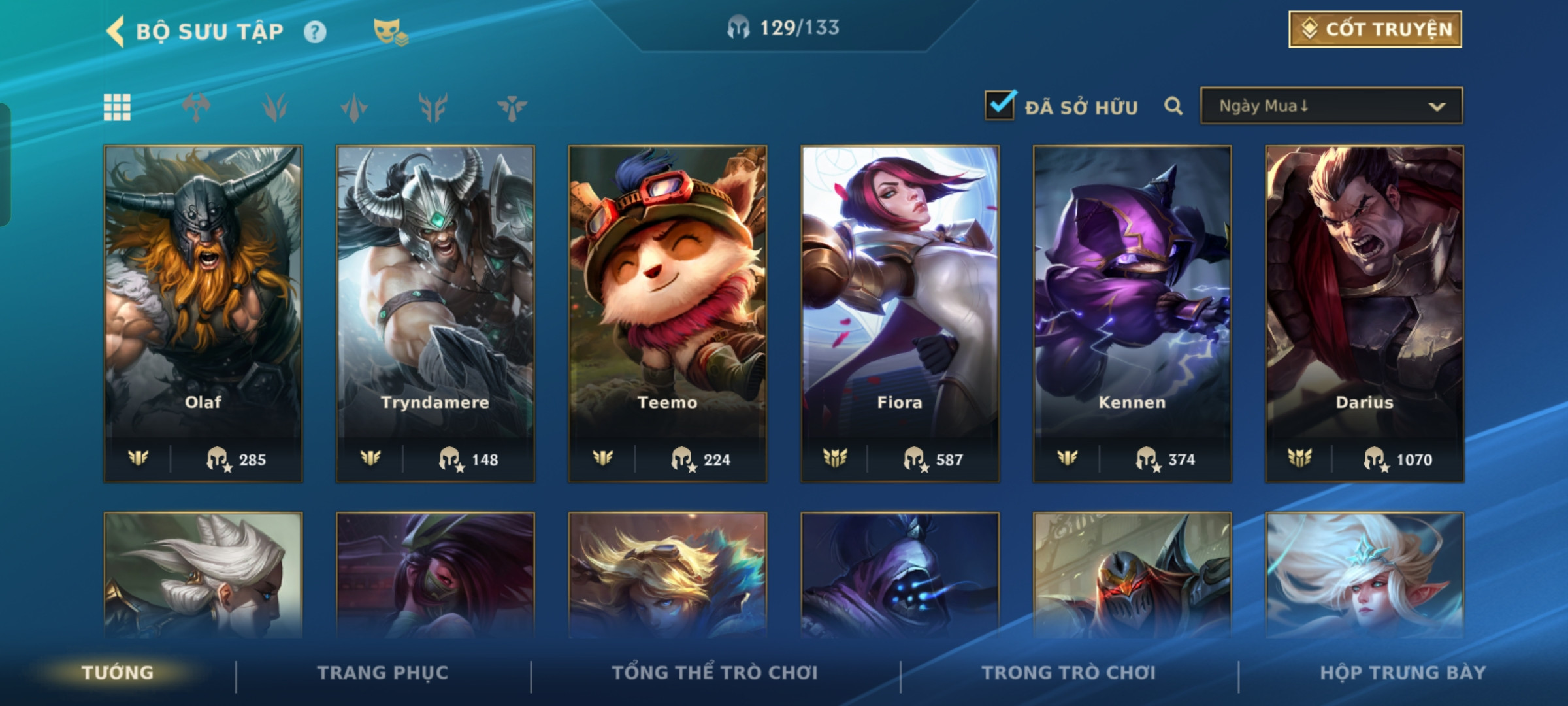Viewport: 1568px width, 706px height.
Task: Open the Tổng Thể Trò Chơi tab
Action: click(715, 673)
